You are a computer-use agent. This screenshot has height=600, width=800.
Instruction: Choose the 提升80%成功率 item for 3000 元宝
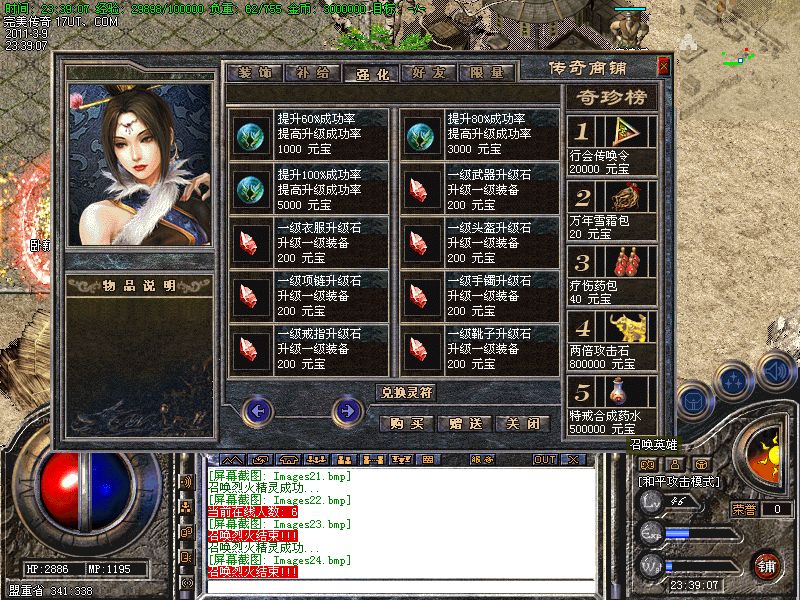pos(479,133)
